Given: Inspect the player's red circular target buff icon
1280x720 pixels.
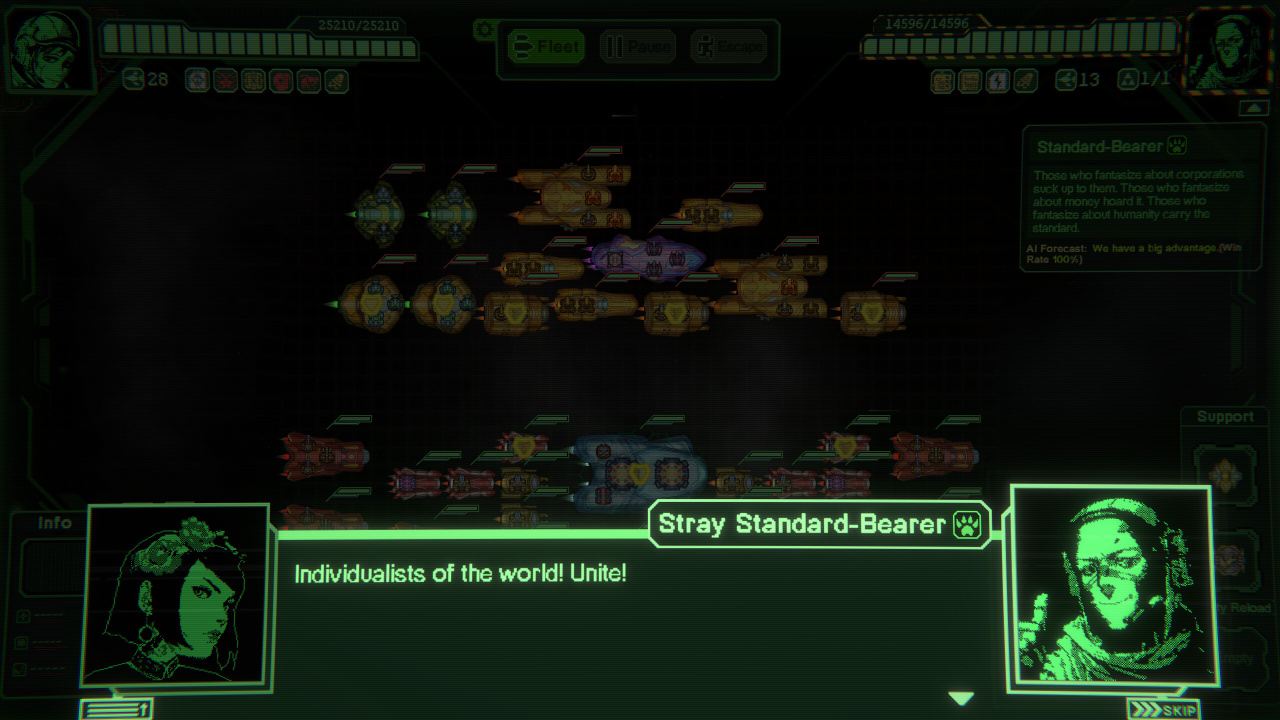Looking at the screenshot, I should (281, 81).
